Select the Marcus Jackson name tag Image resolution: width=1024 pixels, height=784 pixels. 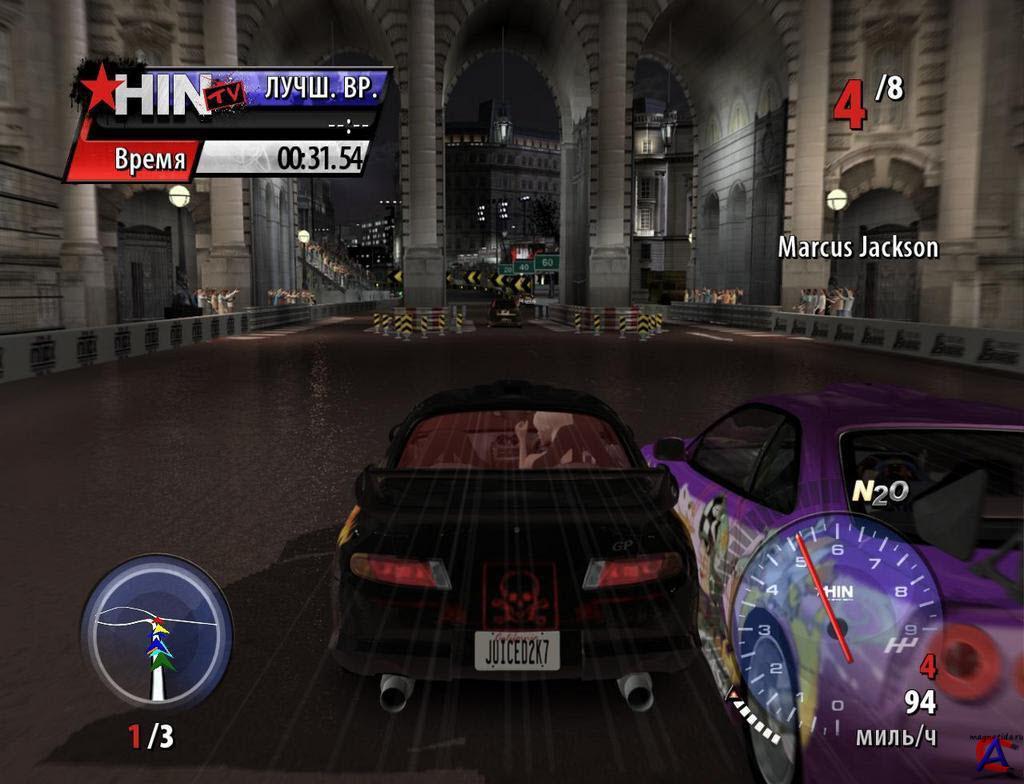point(858,247)
